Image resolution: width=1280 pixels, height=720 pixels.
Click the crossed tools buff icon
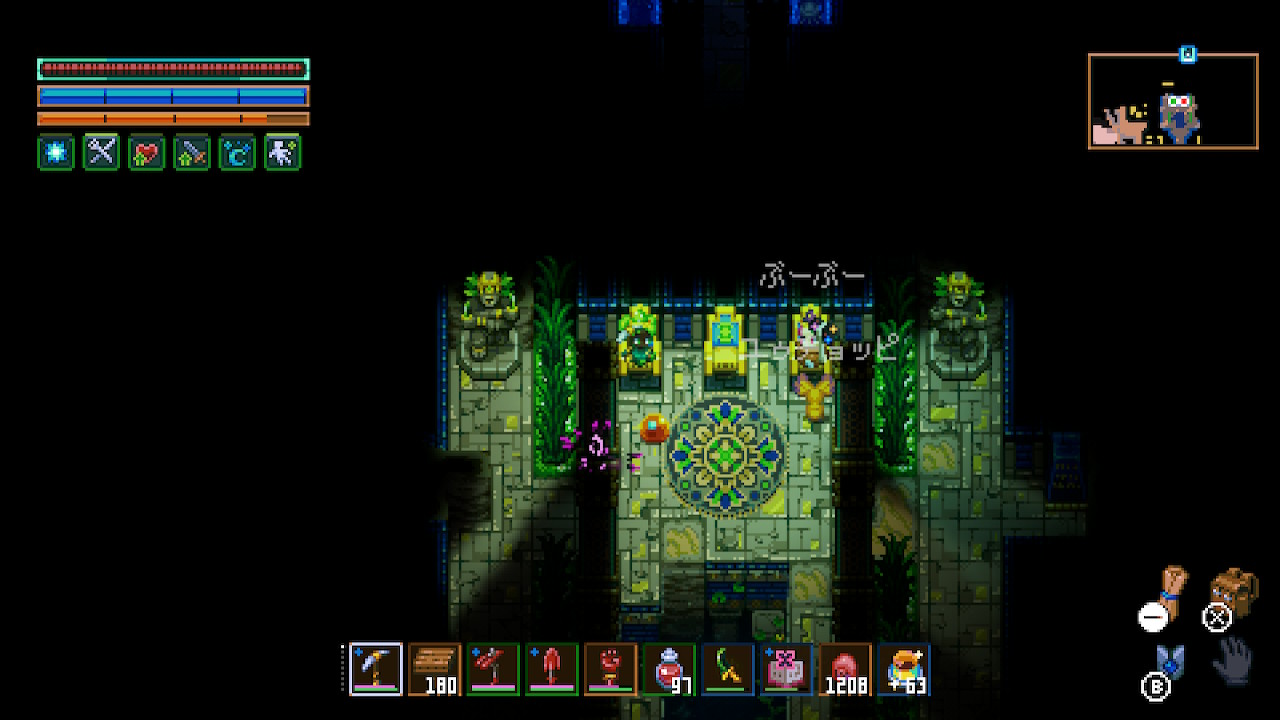101,153
